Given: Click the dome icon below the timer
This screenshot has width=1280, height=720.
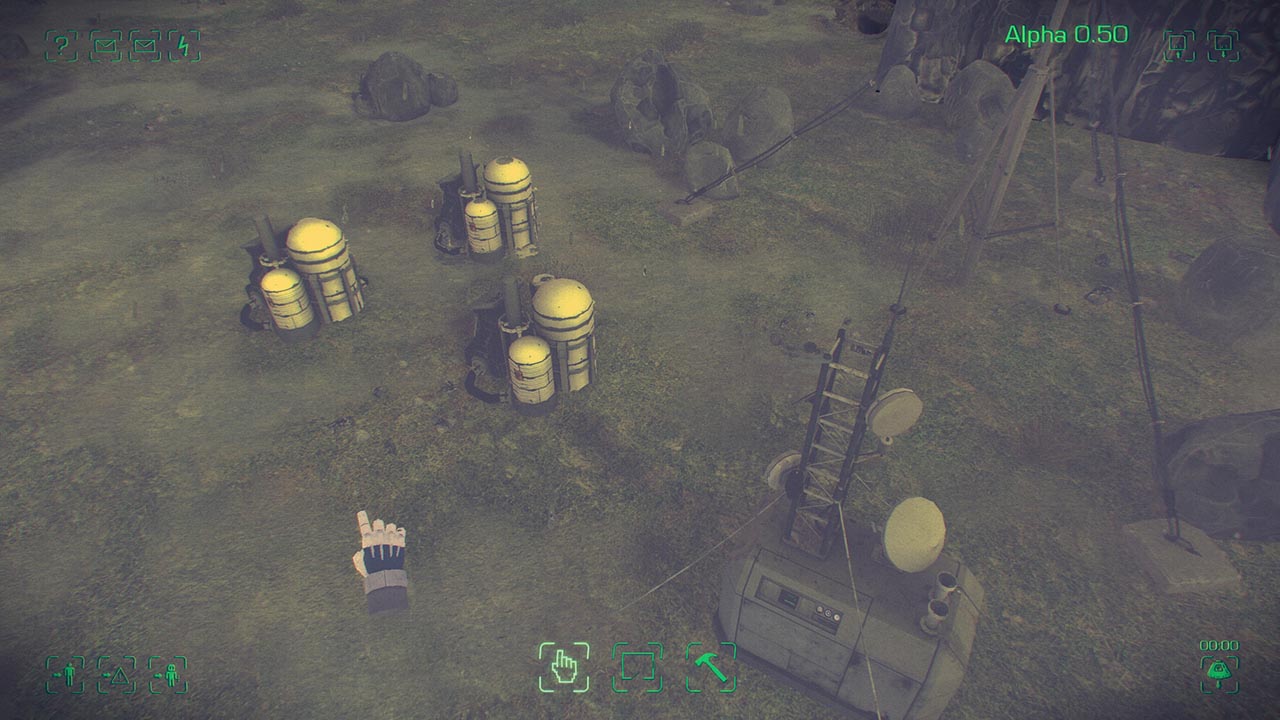Looking at the screenshot, I should (1219, 673).
